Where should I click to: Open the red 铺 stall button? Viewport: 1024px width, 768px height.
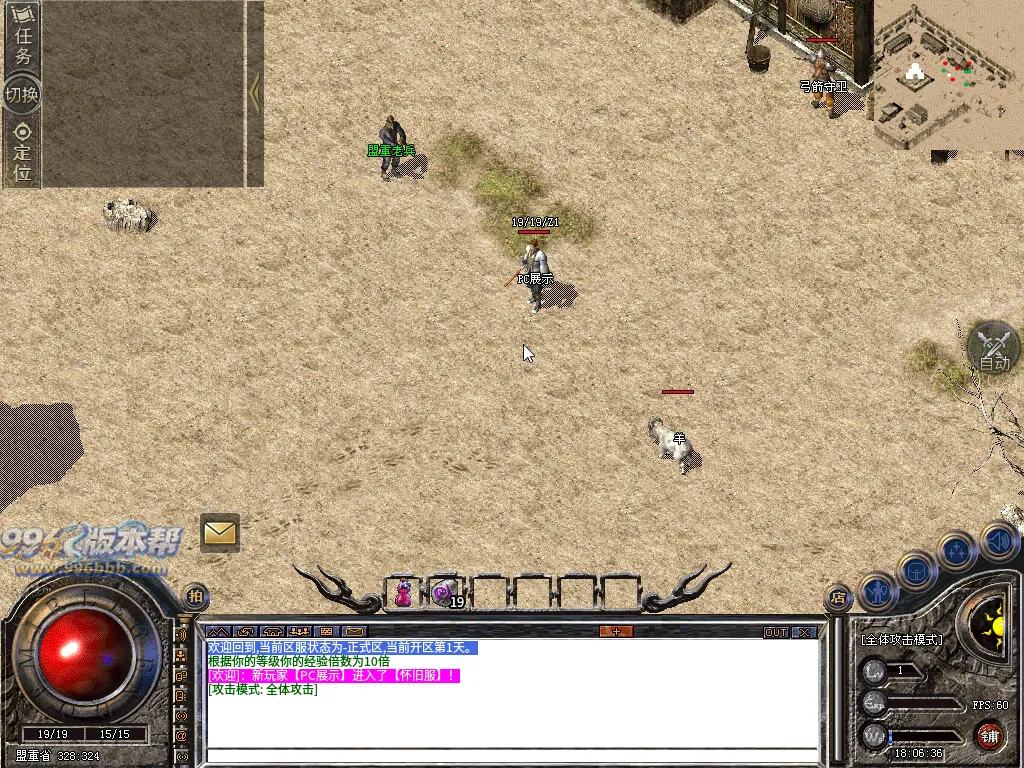pyautogui.click(x=990, y=735)
